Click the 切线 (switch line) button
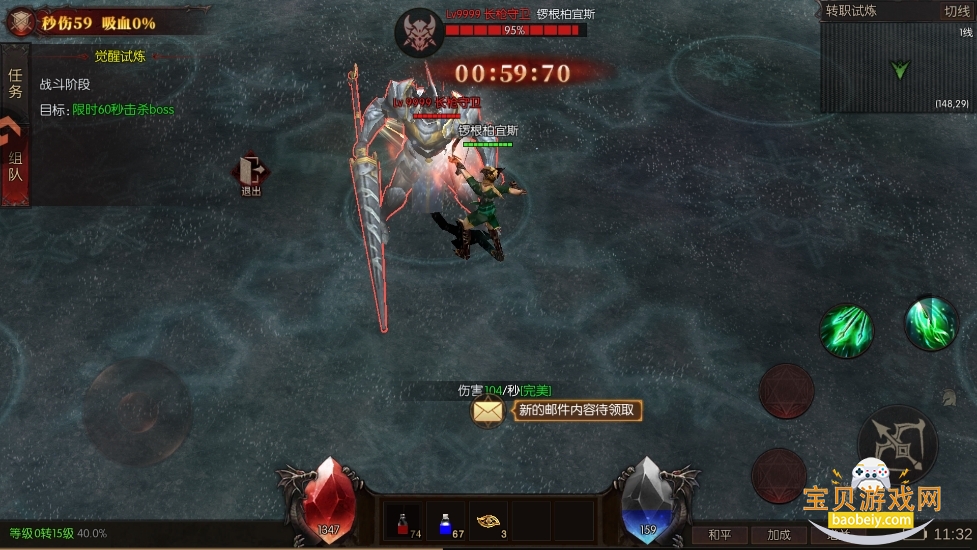Screen dimensions: 977x550 tap(957, 11)
